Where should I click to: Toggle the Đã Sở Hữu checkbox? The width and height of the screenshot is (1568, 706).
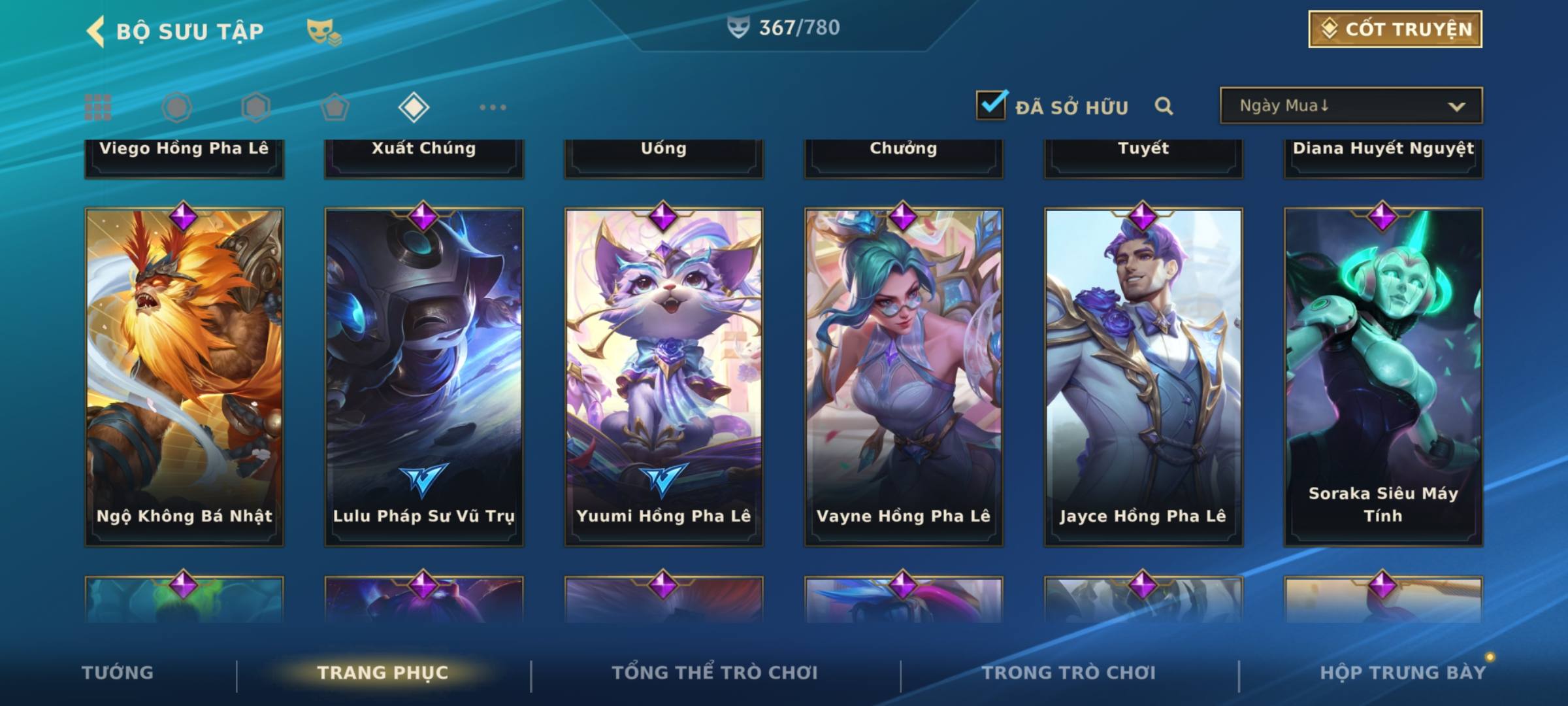991,105
